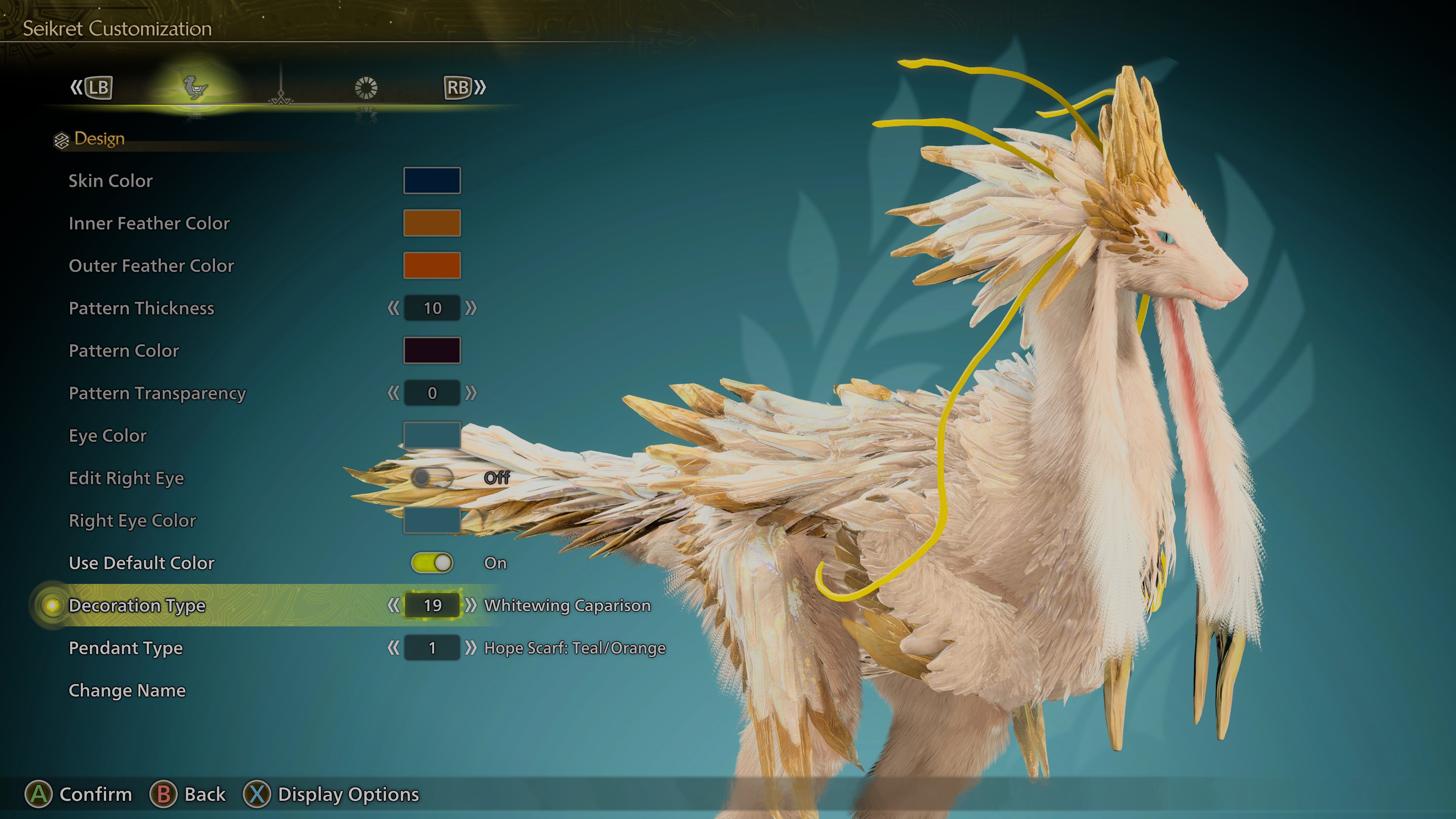The height and width of the screenshot is (819, 1456).
Task: Switch to the pendant tab
Action: 281,91
